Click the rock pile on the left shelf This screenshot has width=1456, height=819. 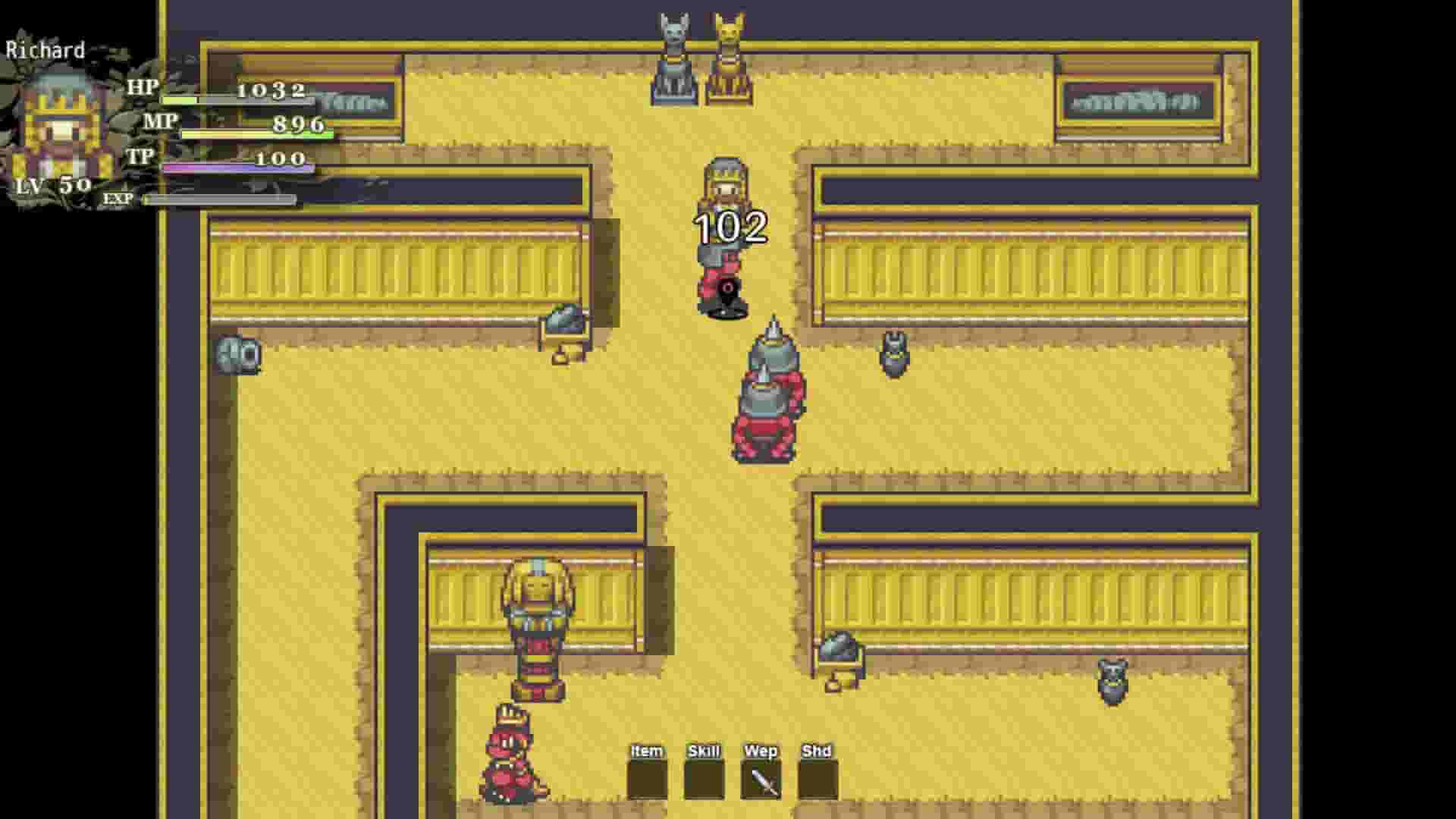[x=565, y=318]
